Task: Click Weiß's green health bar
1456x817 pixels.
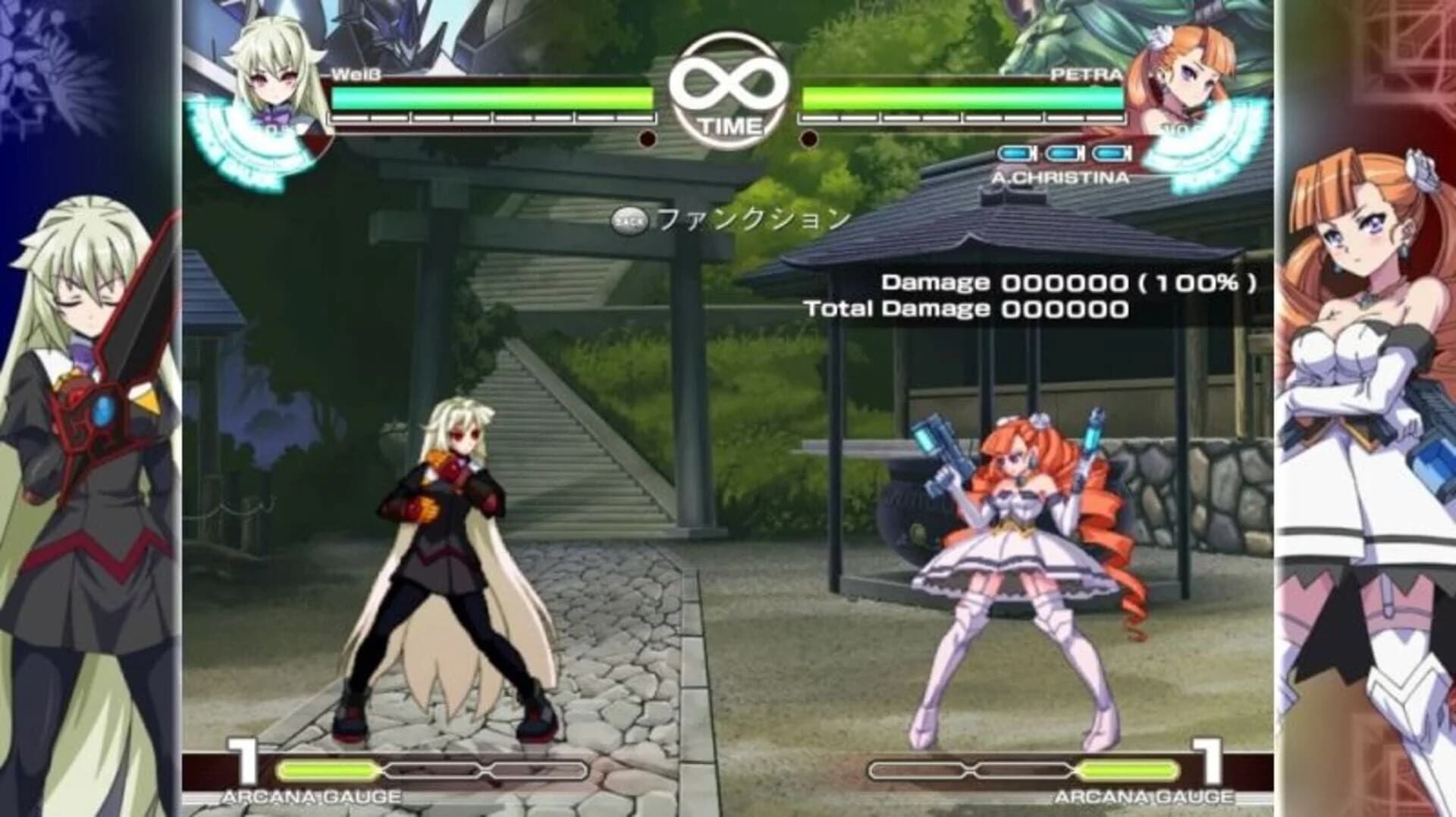Action: pos(493,96)
